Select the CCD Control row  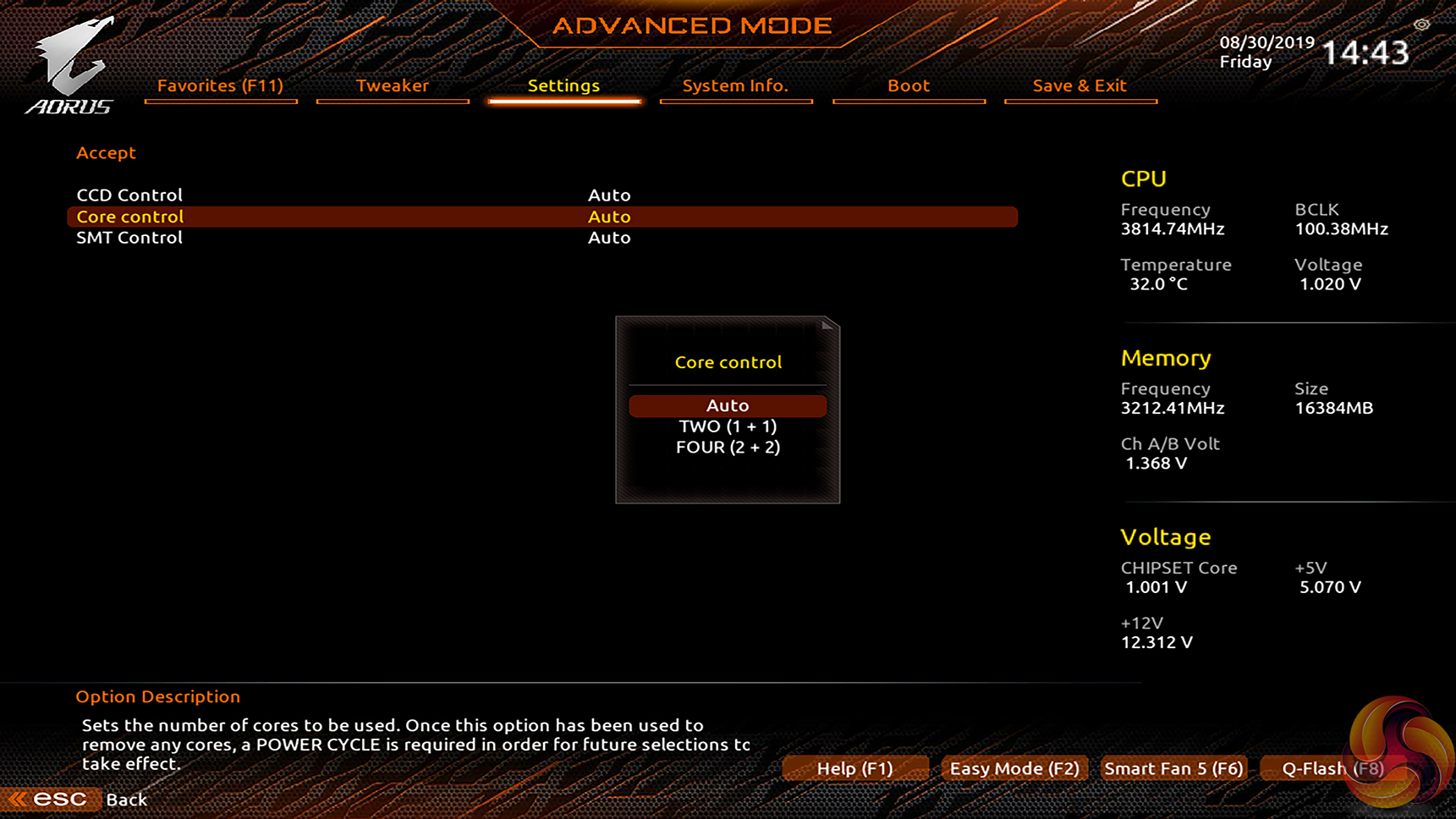pyautogui.click(x=129, y=195)
